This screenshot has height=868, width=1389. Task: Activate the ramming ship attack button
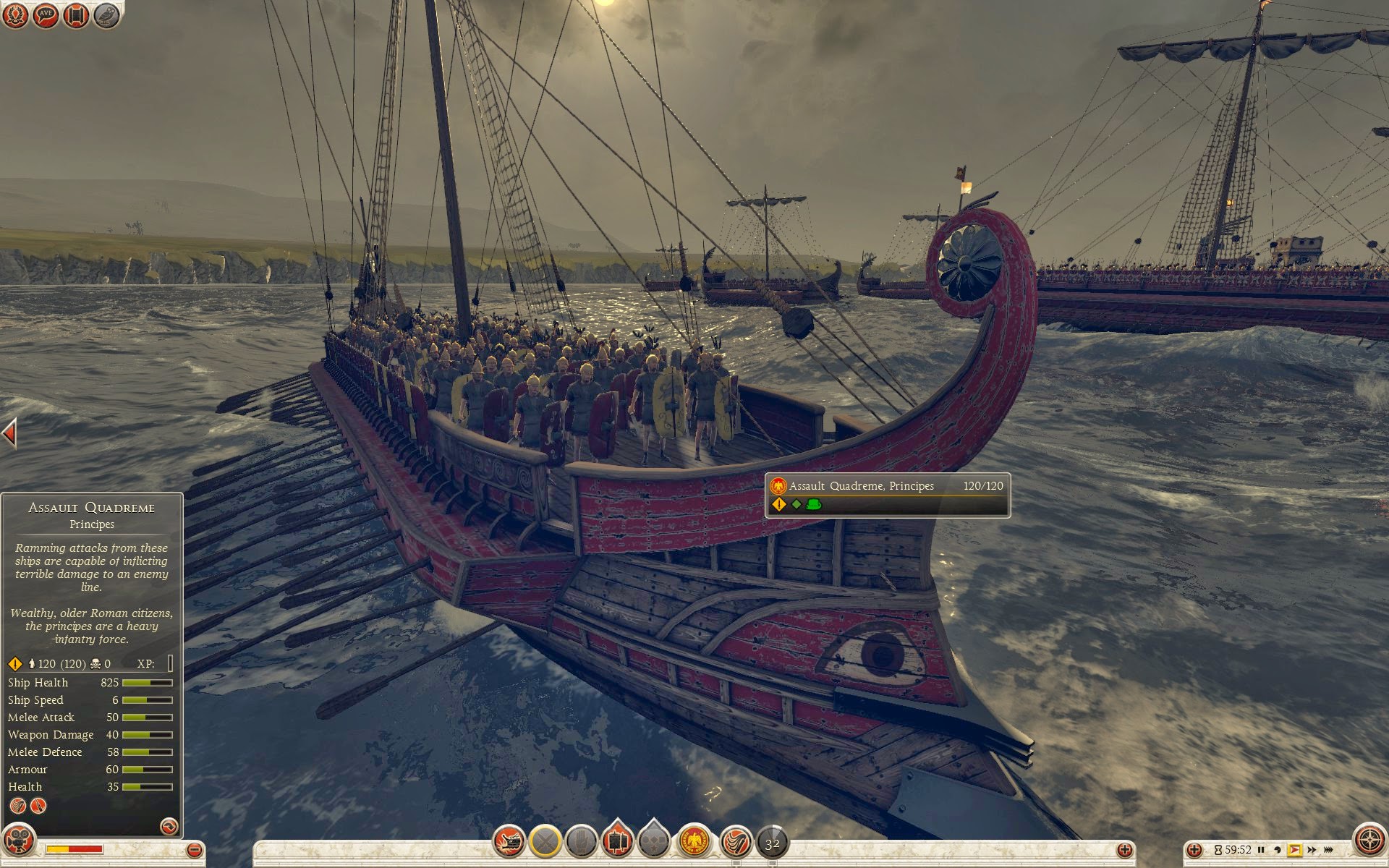click(509, 841)
